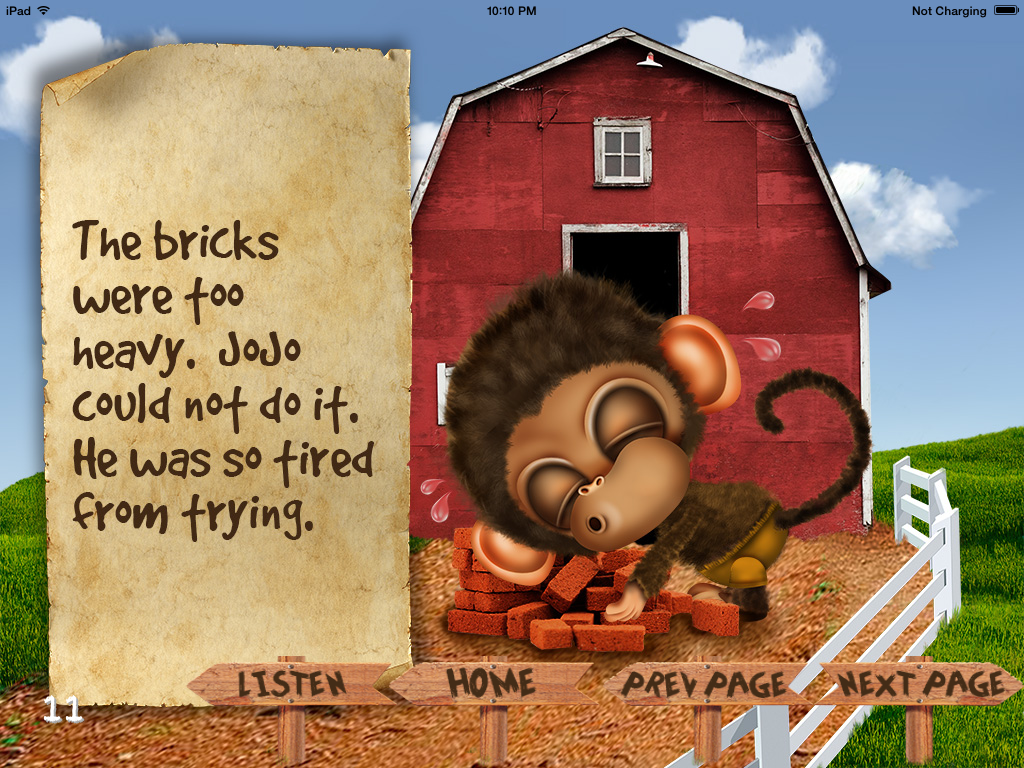Tap the Listen wooden sign

coord(291,684)
